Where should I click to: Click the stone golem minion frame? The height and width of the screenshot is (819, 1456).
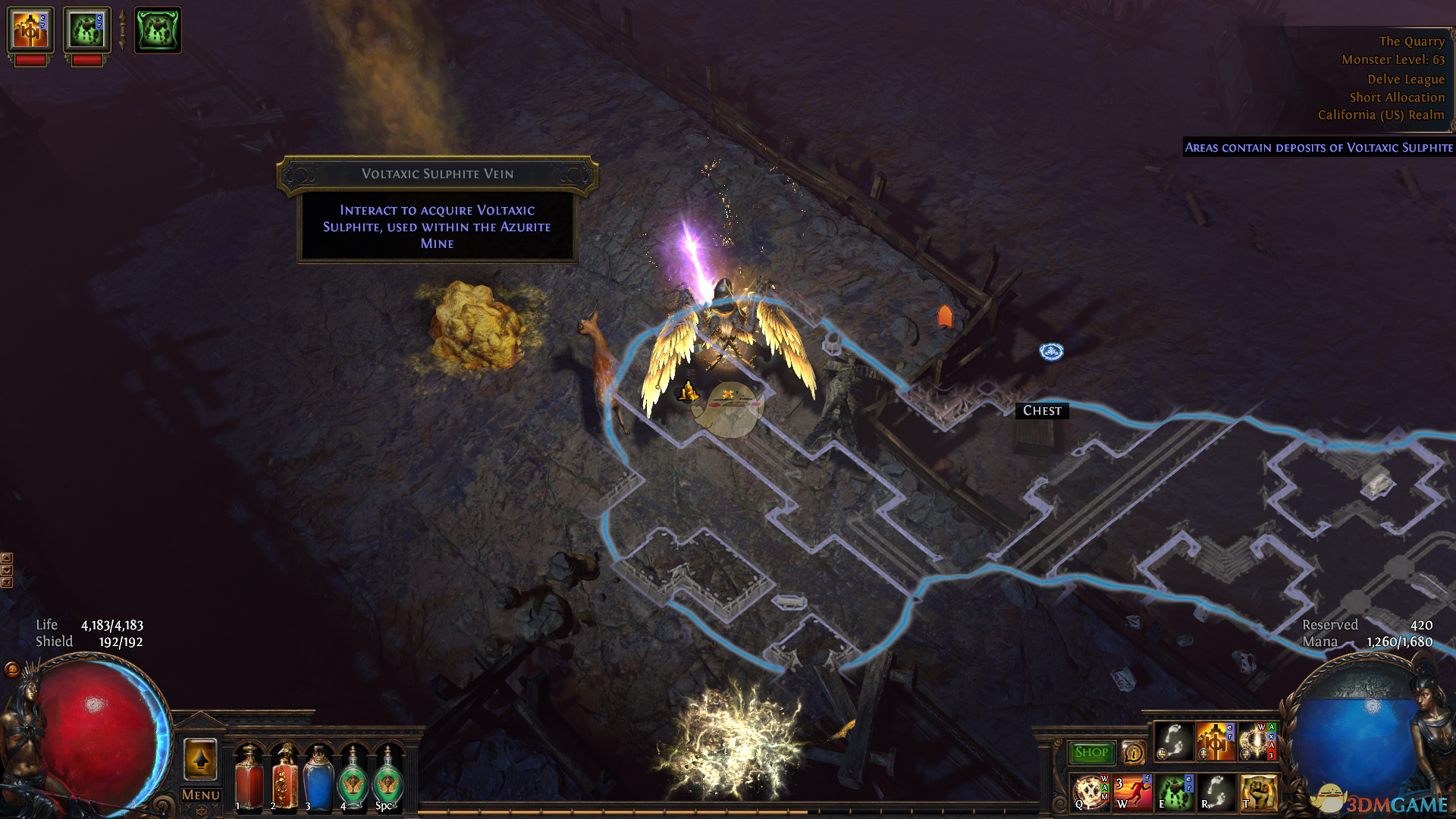86,30
